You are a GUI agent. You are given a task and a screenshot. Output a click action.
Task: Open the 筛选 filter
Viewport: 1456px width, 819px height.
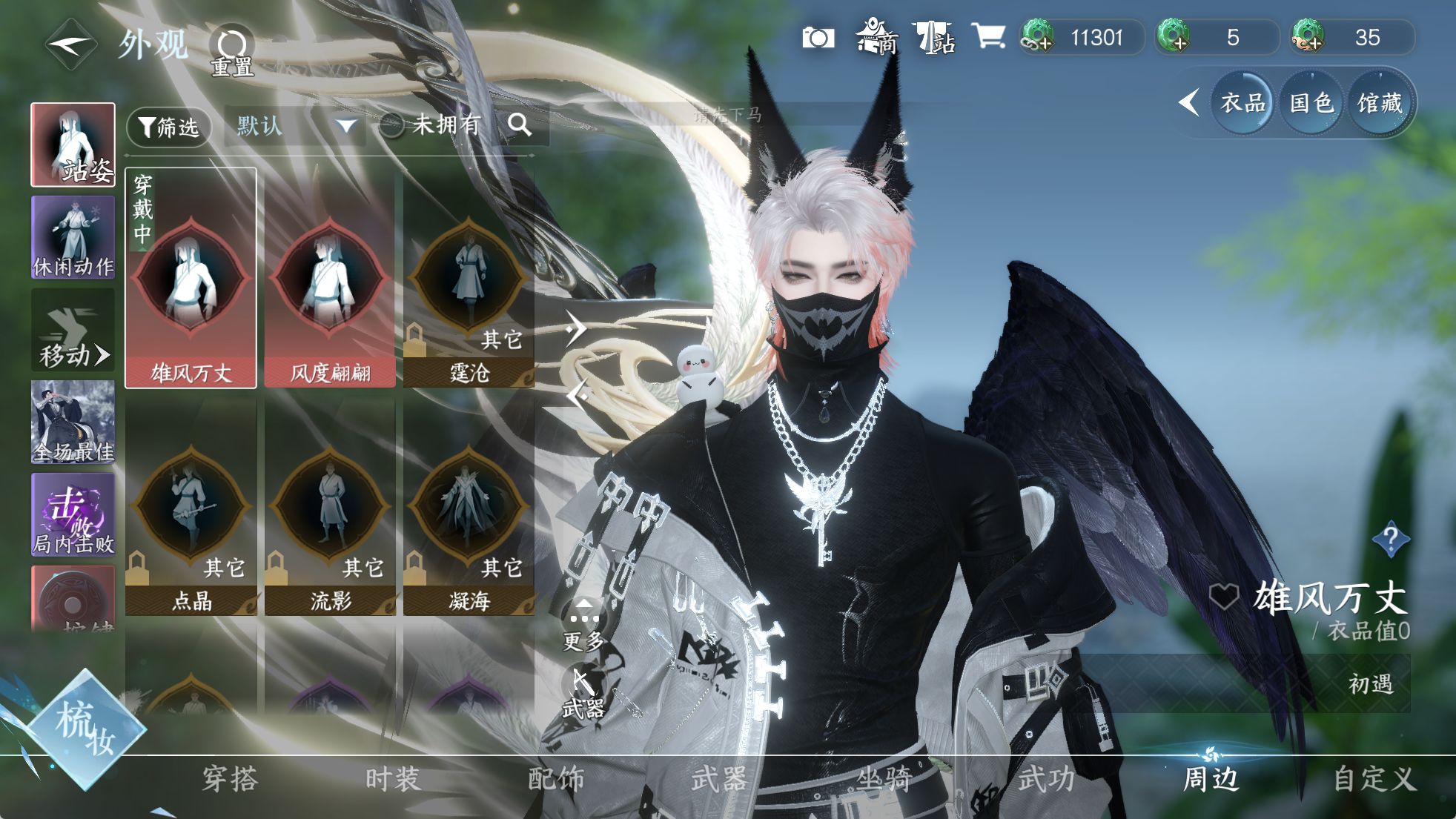[169, 127]
